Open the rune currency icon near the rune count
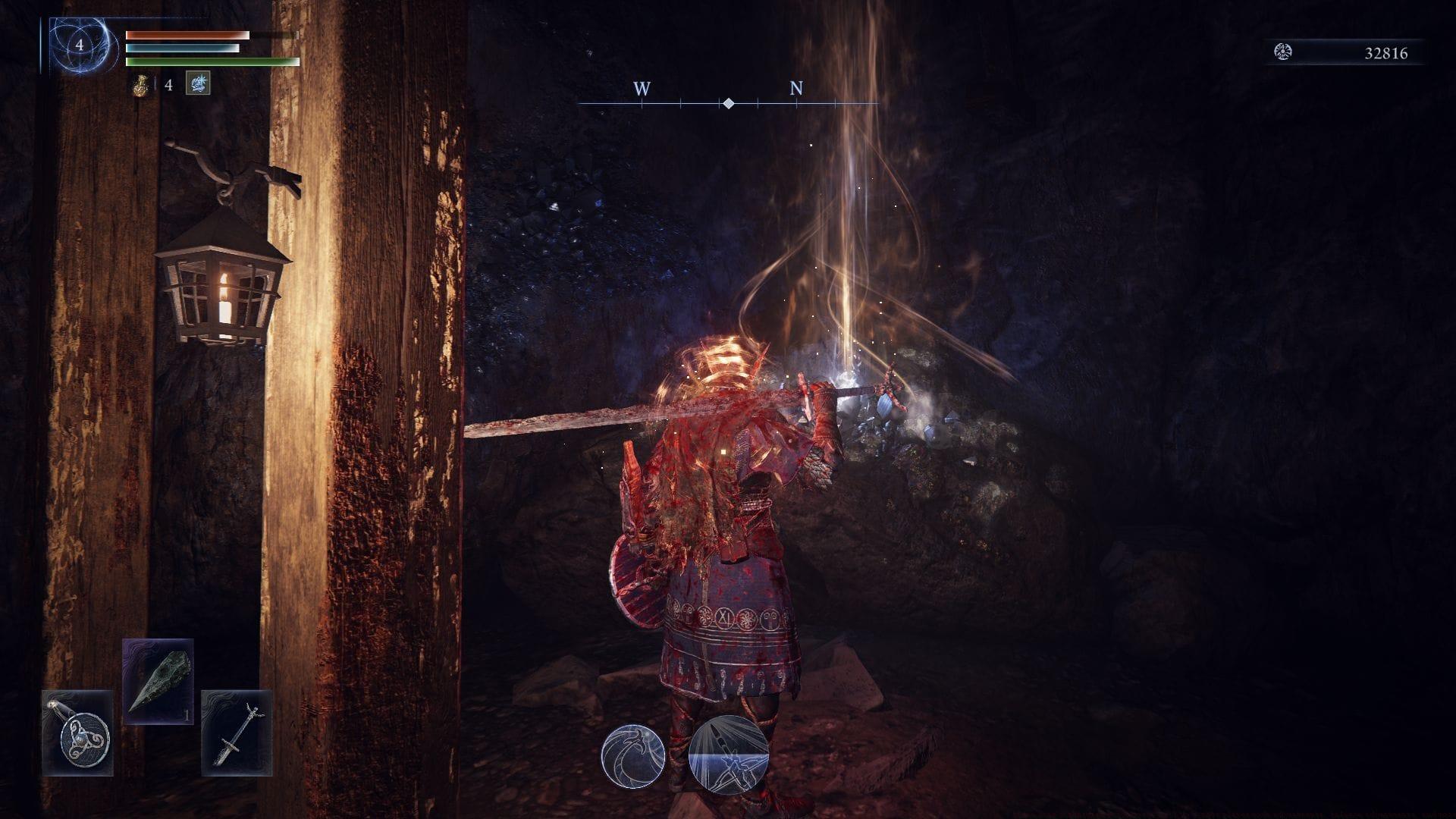 tap(1283, 52)
